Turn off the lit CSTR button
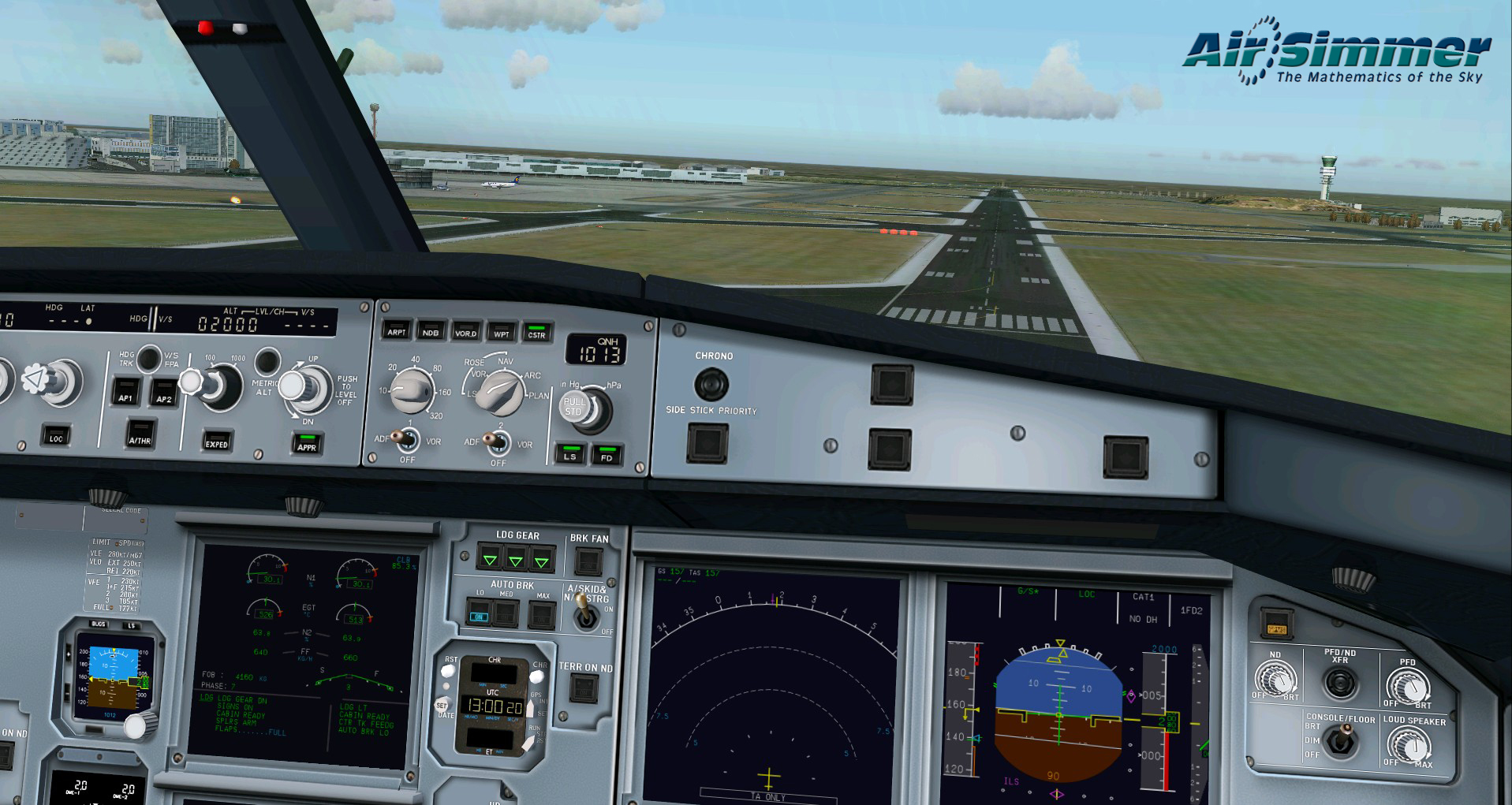The width and height of the screenshot is (1512, 805). tap(536, 333)
